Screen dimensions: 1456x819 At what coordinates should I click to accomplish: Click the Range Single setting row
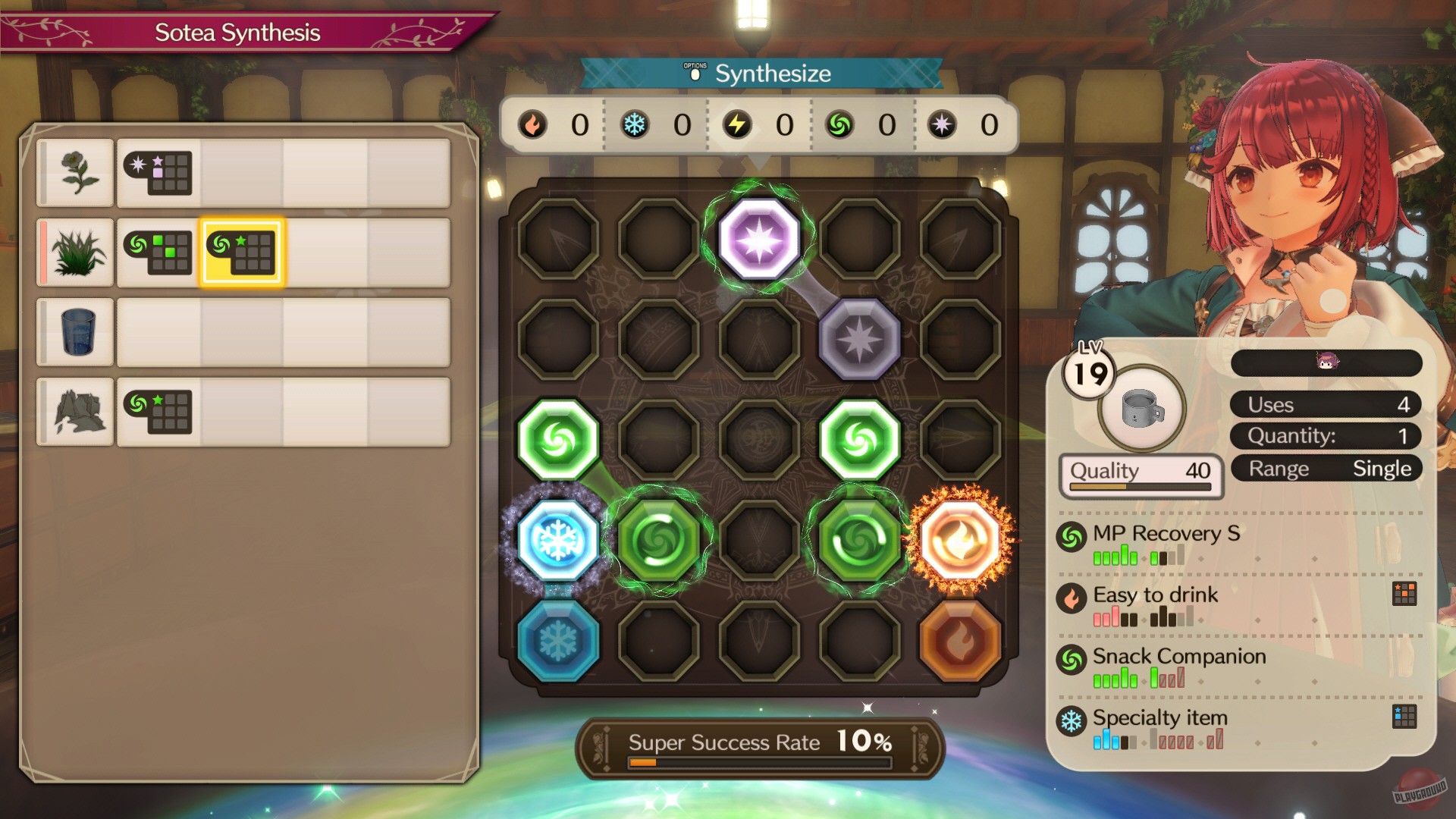pos(1325,468)
